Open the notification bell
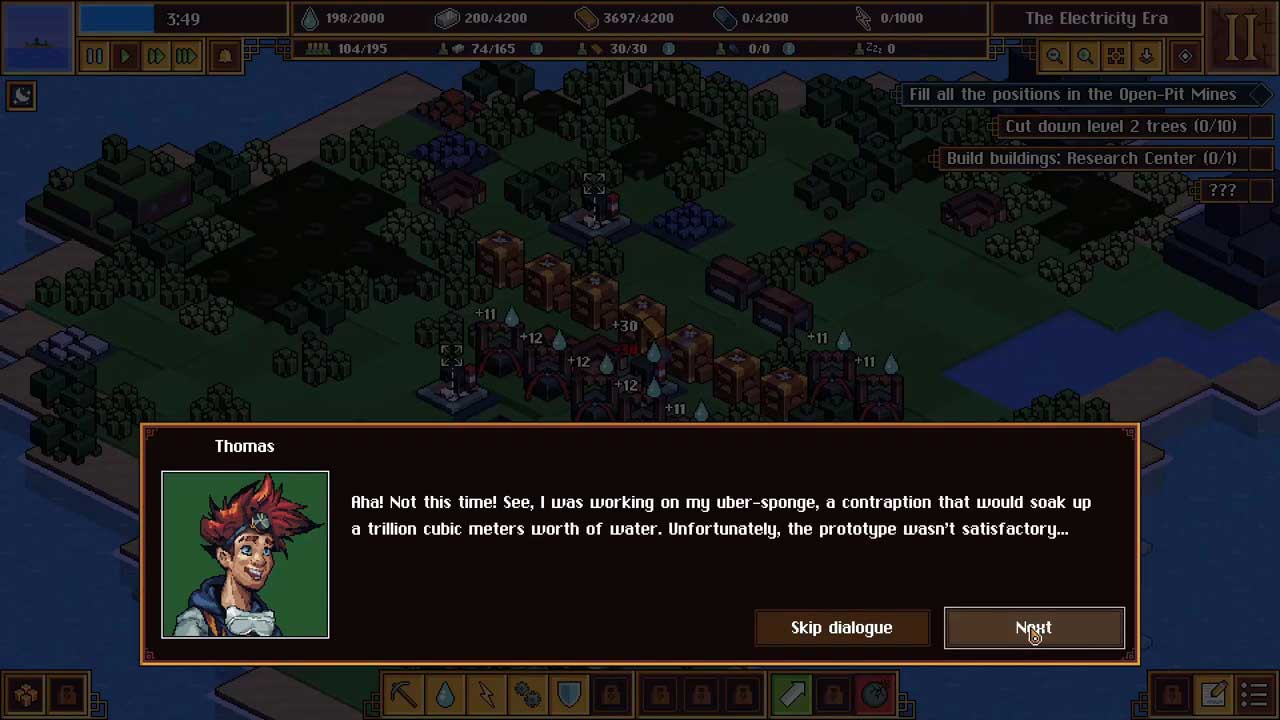Image resolution: width=1280 pixels, height=720 pixels. point(224,57)
